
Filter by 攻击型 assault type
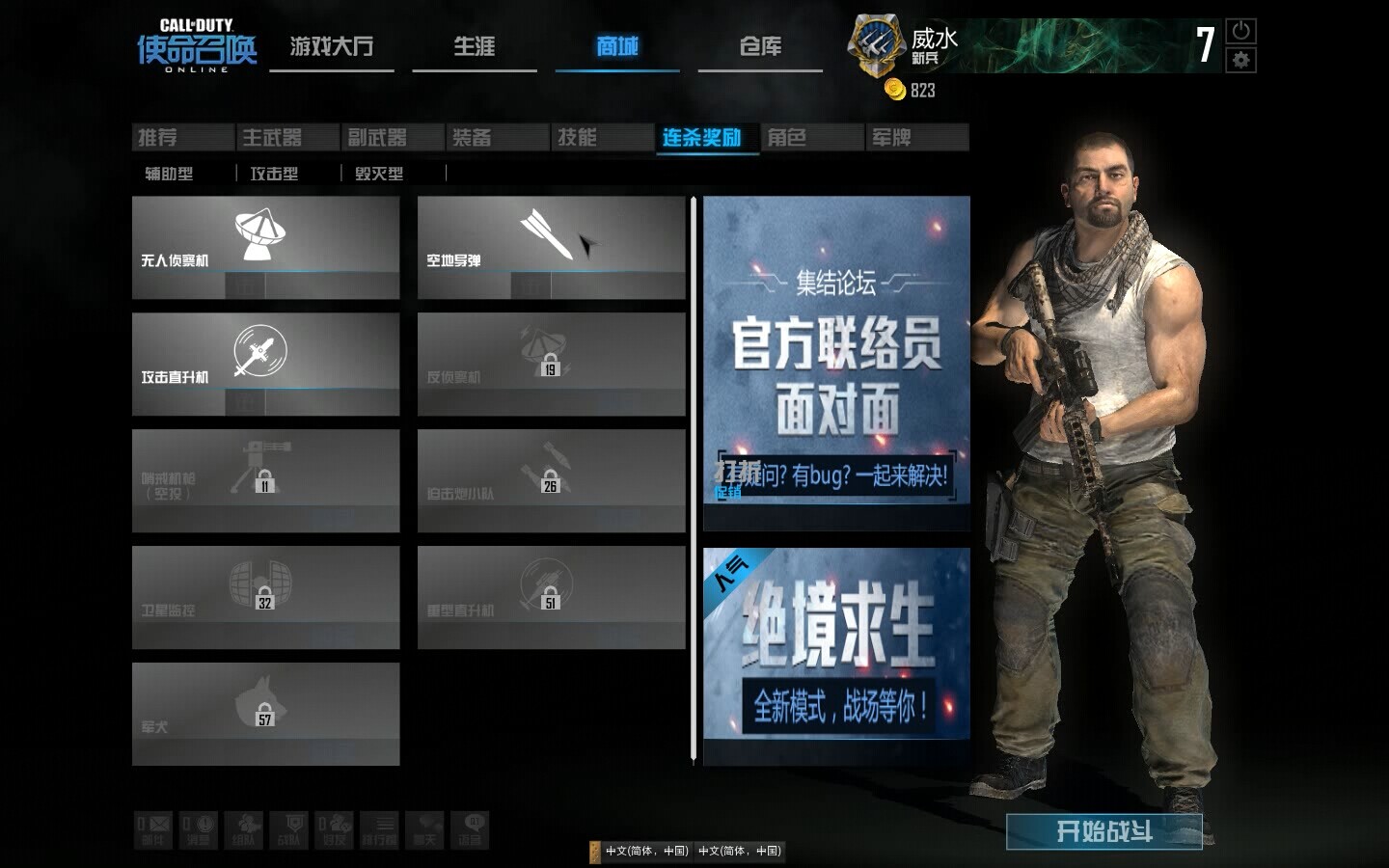click(x=274, y=174)
